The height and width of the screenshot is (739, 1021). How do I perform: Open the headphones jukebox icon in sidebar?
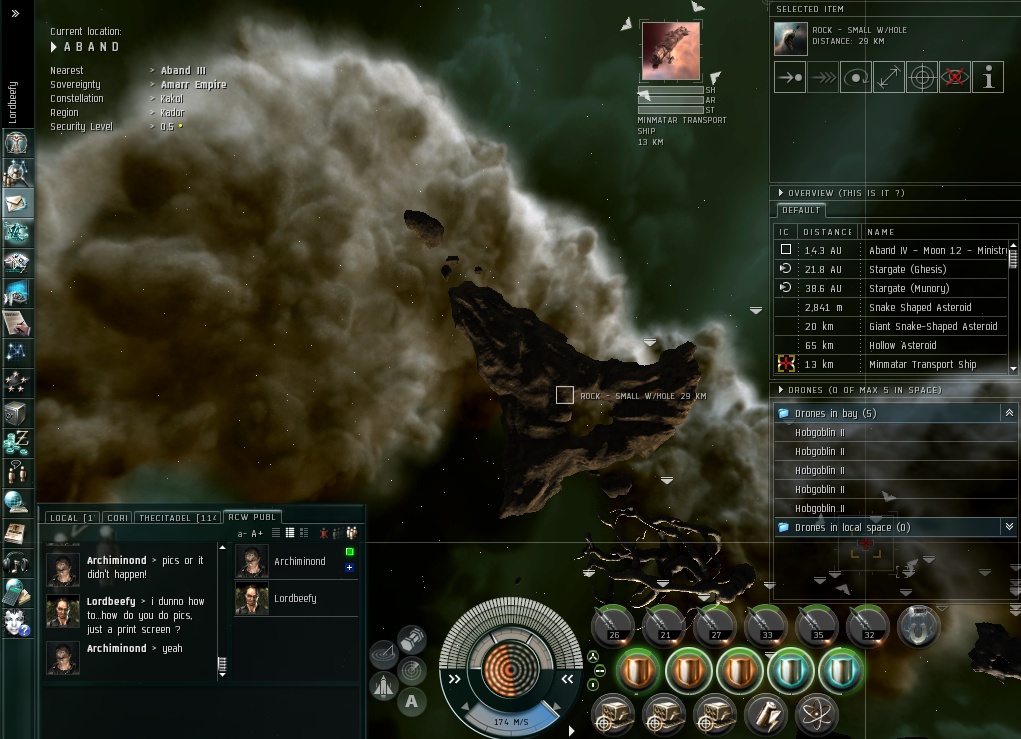tap(17, 563)
